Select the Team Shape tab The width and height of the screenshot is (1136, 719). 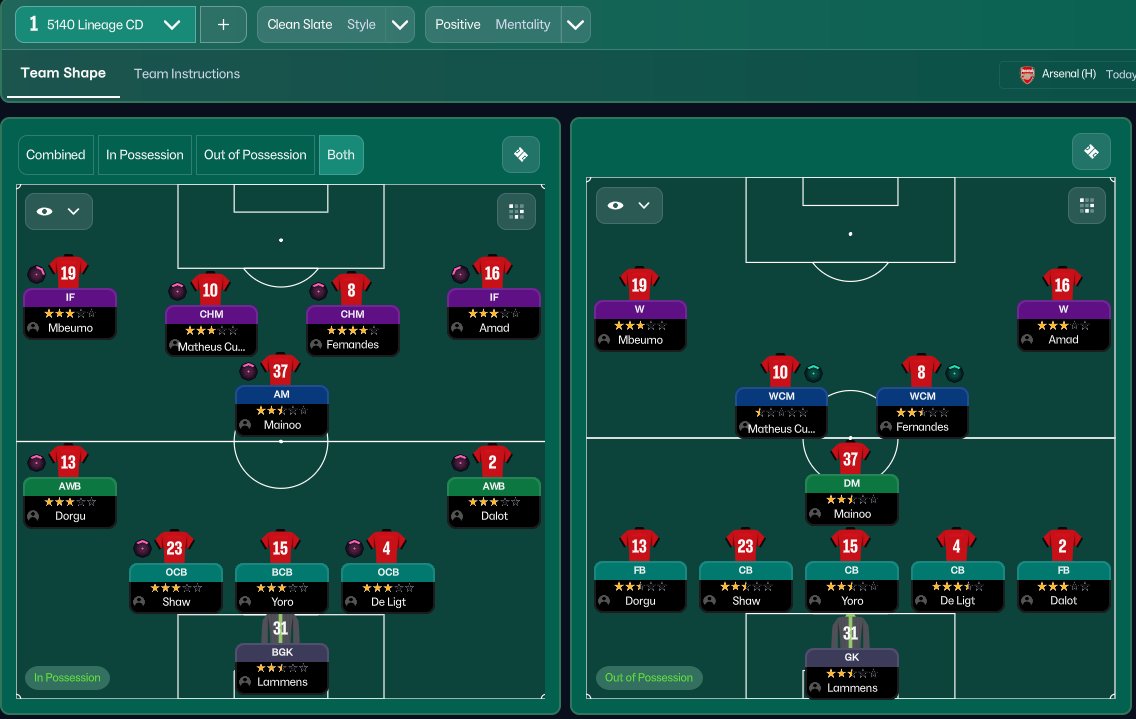point(63,74)
